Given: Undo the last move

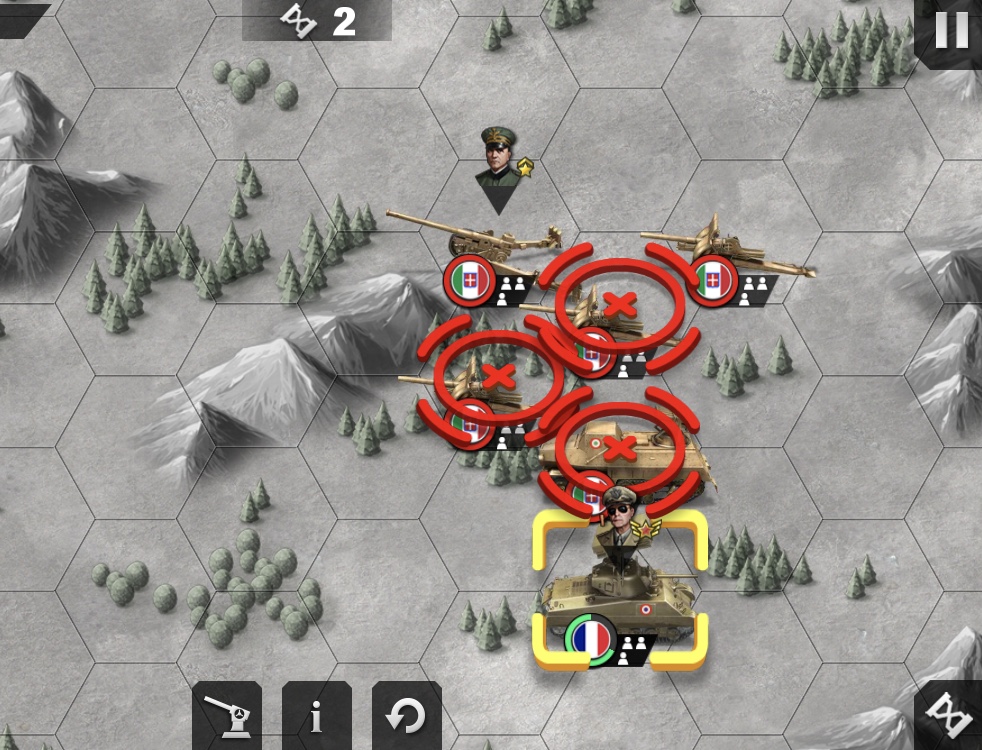Looking at the screenshot, I should point(406,716).
